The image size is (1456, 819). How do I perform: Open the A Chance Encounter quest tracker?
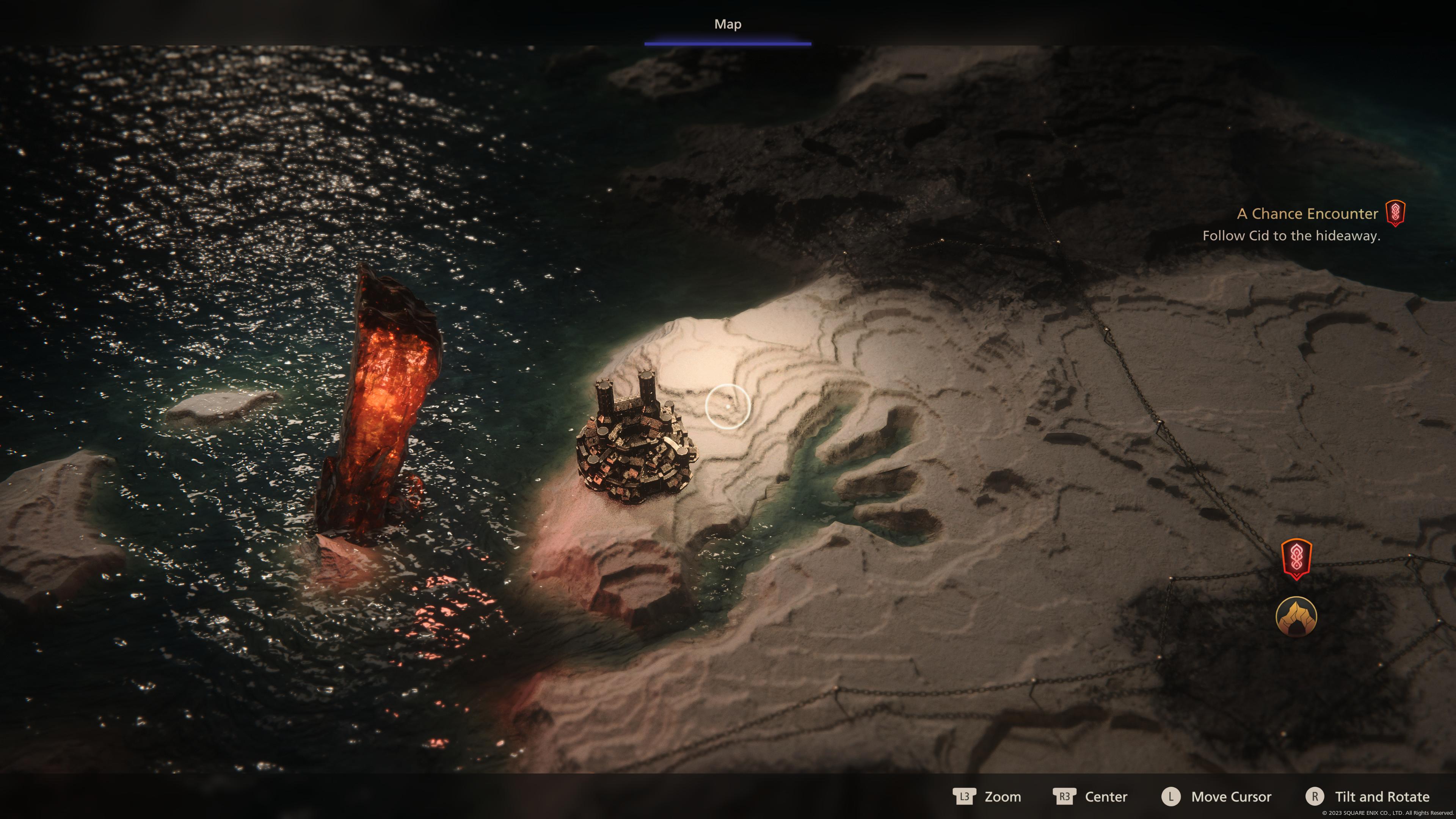1307,213
